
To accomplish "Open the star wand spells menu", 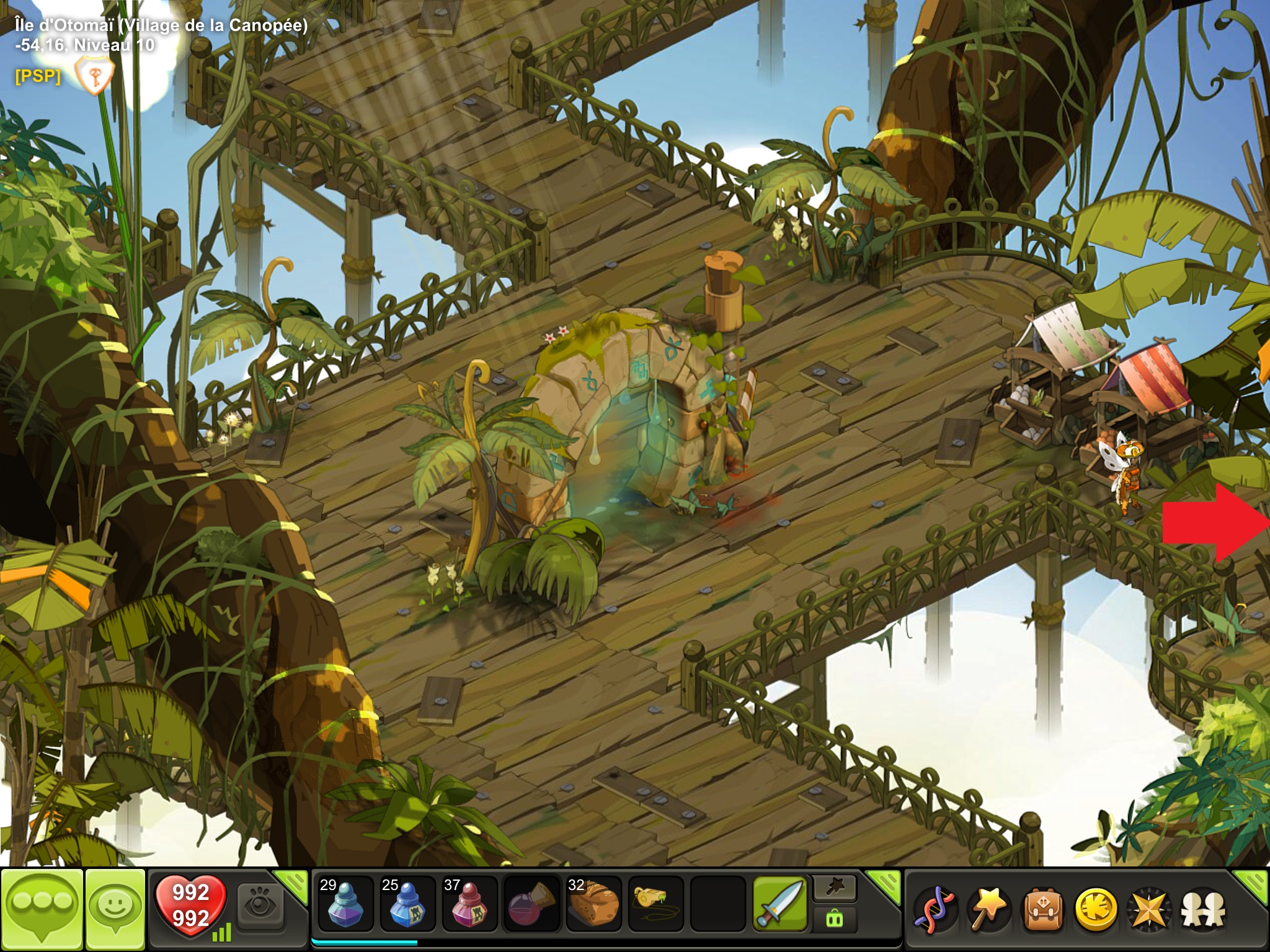I will click(989, 910).
